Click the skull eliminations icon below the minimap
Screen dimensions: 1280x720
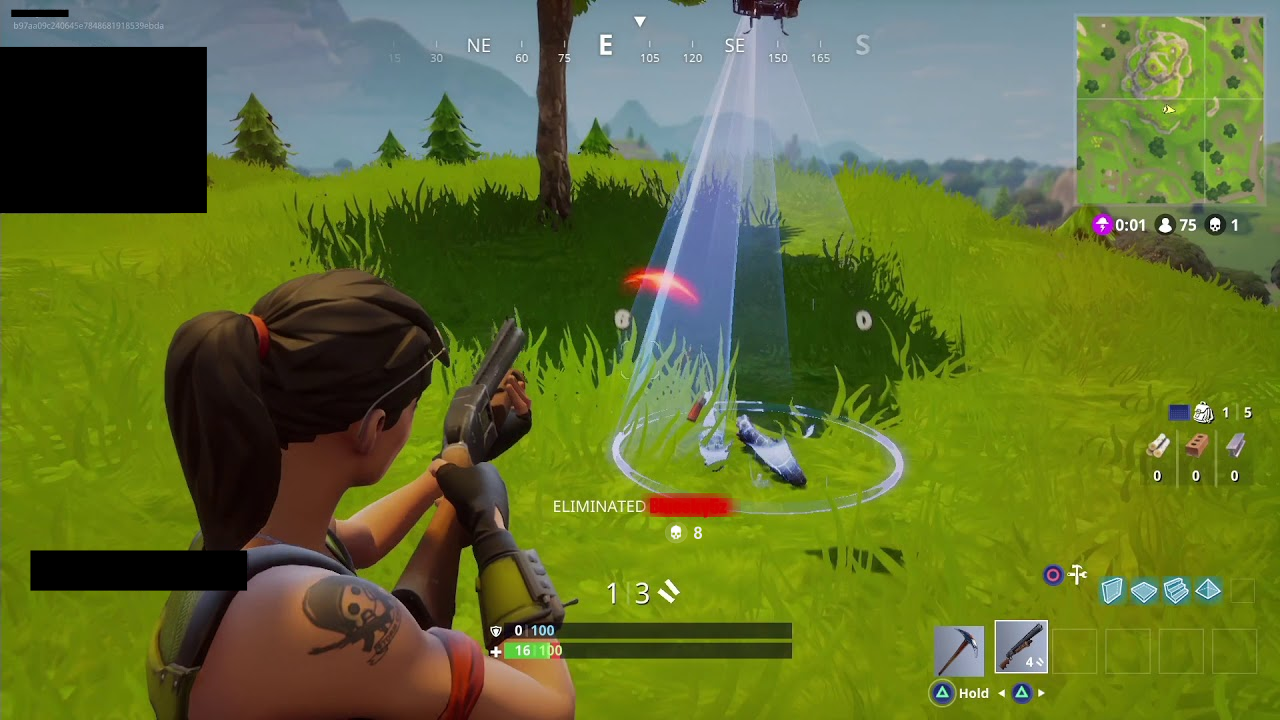[1215, 225]
